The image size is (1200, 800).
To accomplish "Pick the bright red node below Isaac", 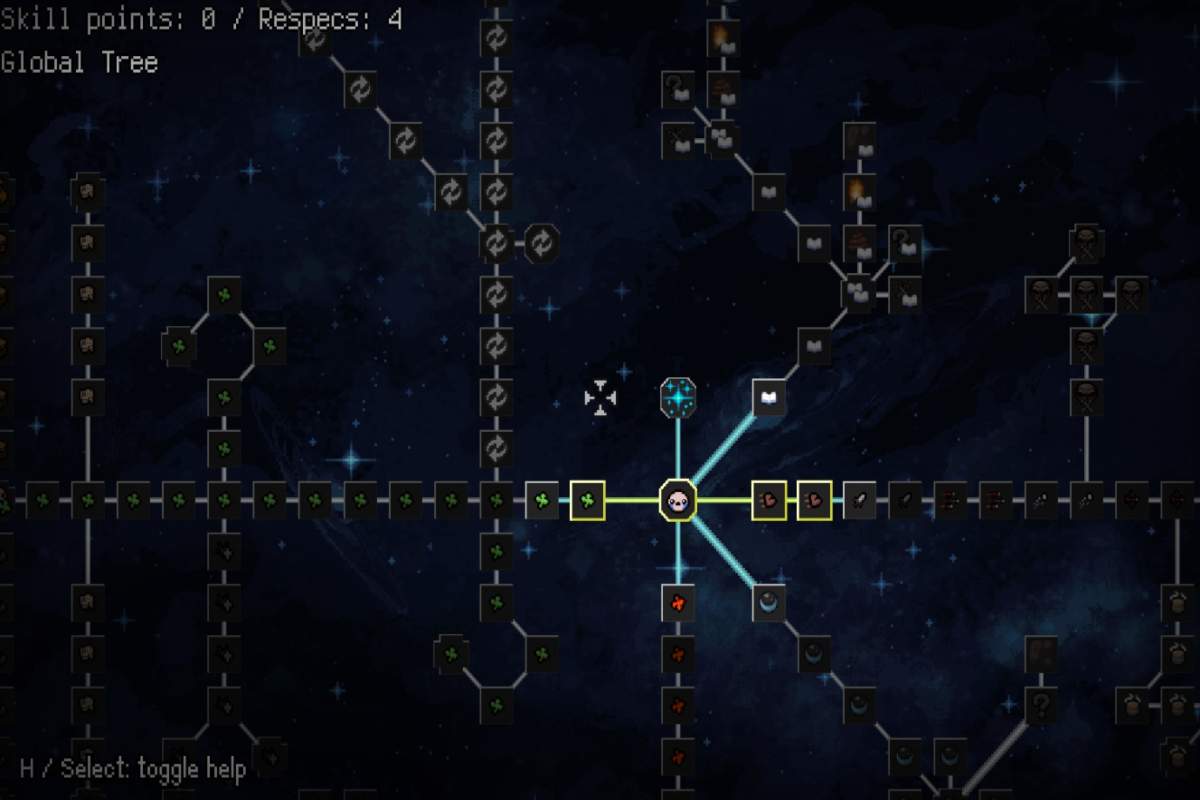I will 678,602.
